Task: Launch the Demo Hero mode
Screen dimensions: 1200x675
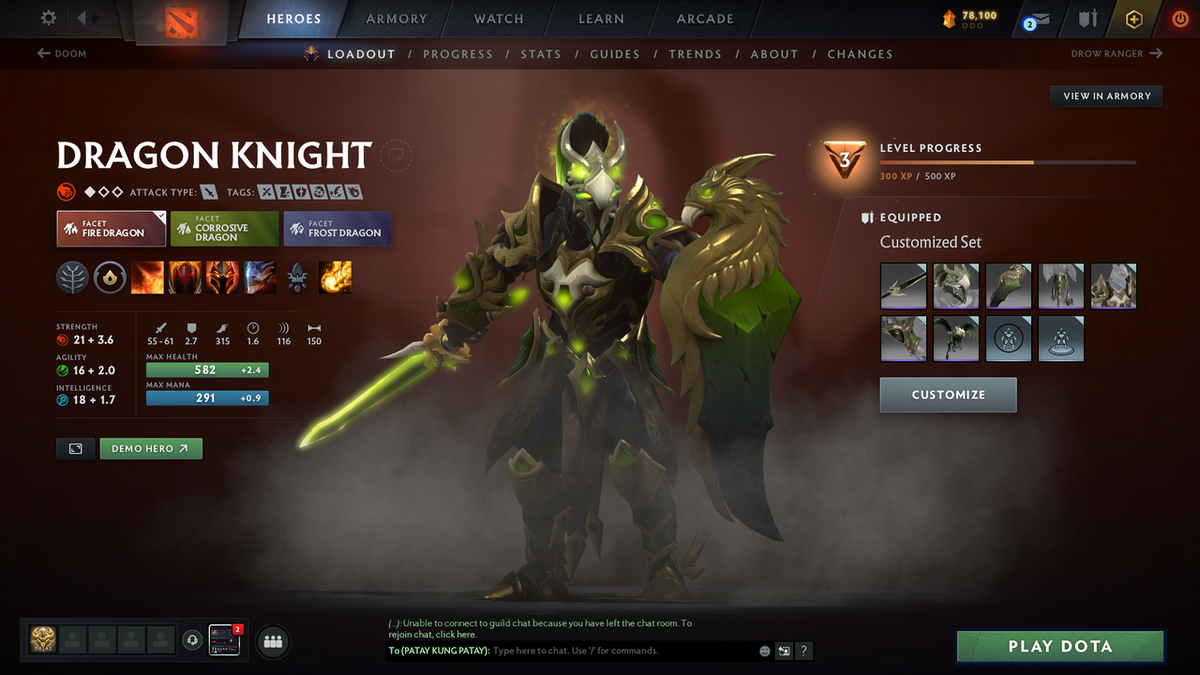Action: coord(151,449)
